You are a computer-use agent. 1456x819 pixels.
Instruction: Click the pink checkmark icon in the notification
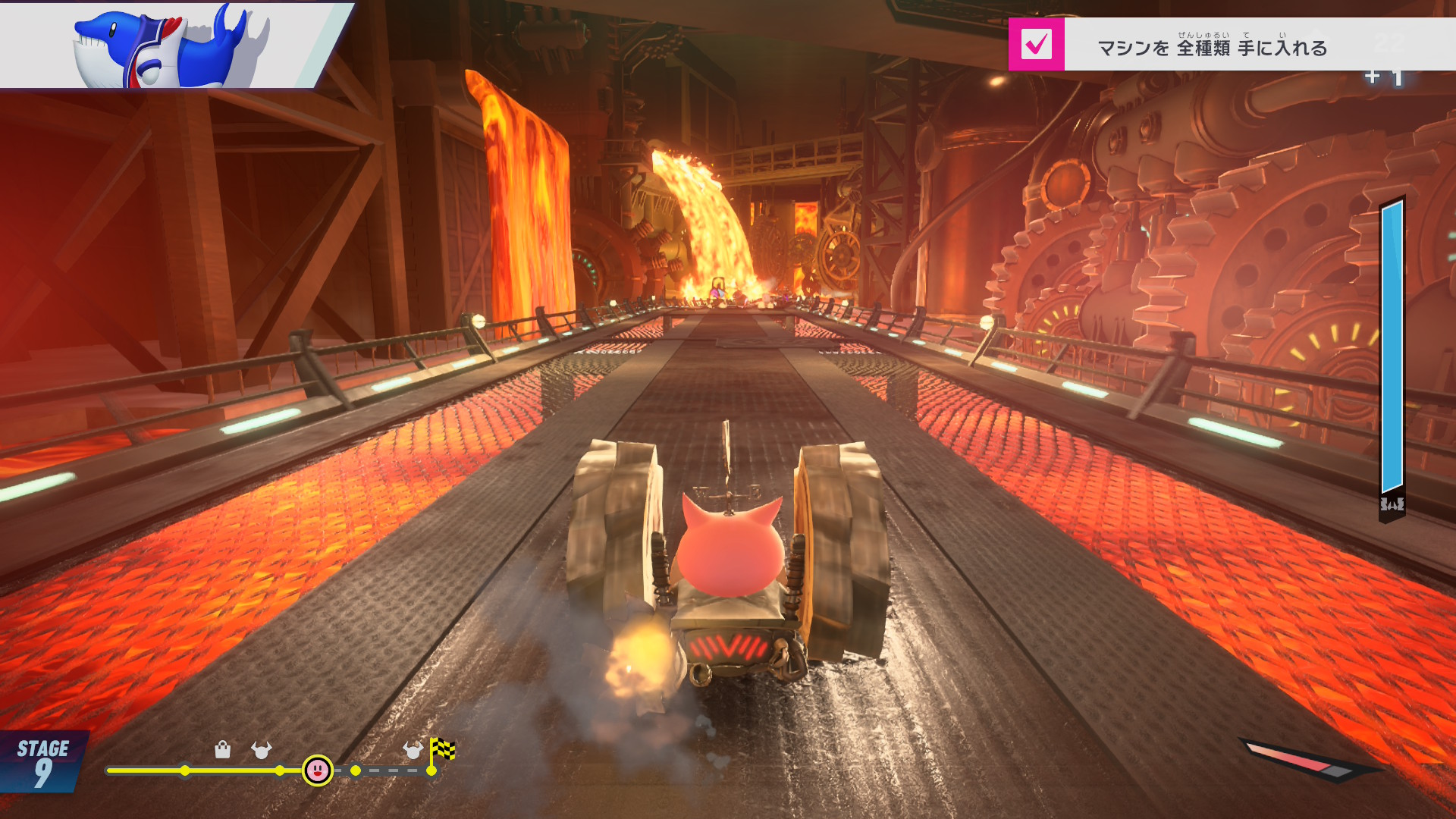coord(1036,45)
